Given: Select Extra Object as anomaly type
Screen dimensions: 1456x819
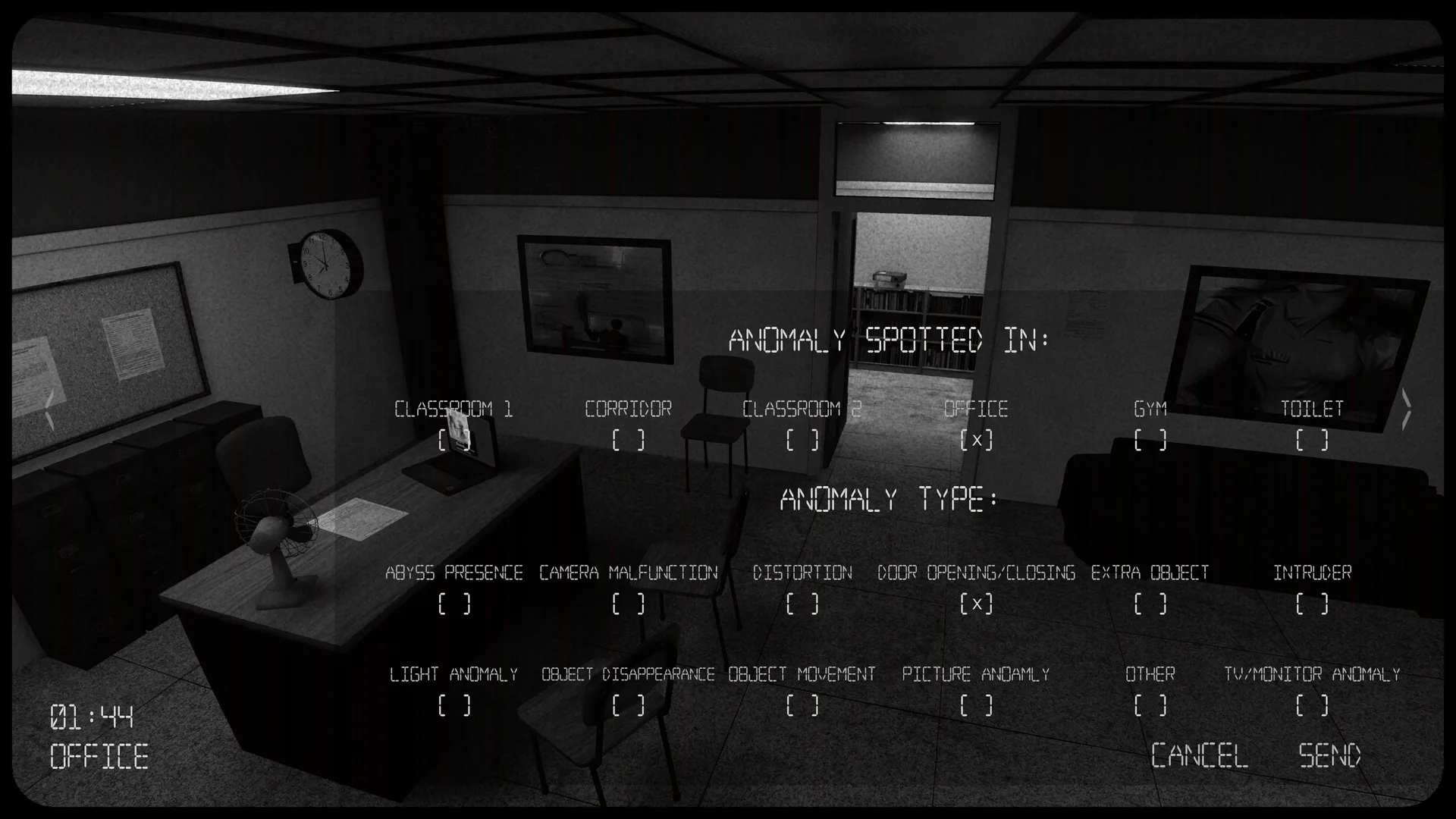Looking at the screenshot, I should tap(1150, 604).
